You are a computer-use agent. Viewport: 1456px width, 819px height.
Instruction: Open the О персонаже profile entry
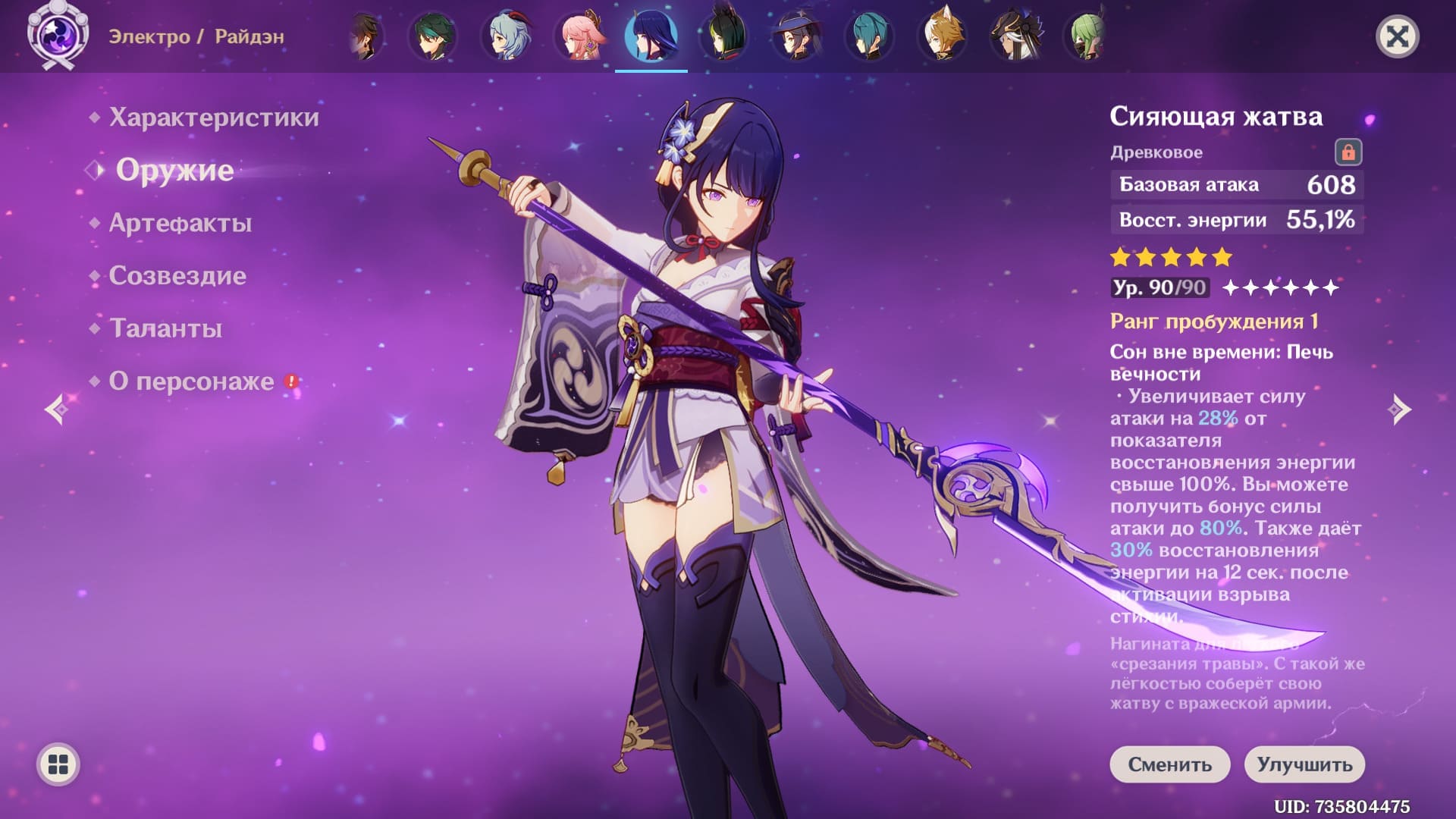[x=191, y=381]
